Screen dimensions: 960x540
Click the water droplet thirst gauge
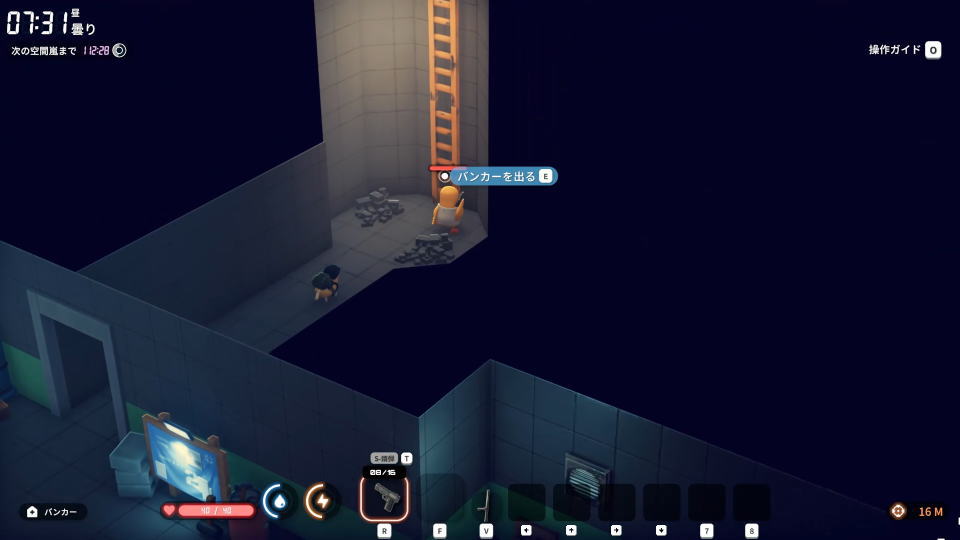[279, 501]
